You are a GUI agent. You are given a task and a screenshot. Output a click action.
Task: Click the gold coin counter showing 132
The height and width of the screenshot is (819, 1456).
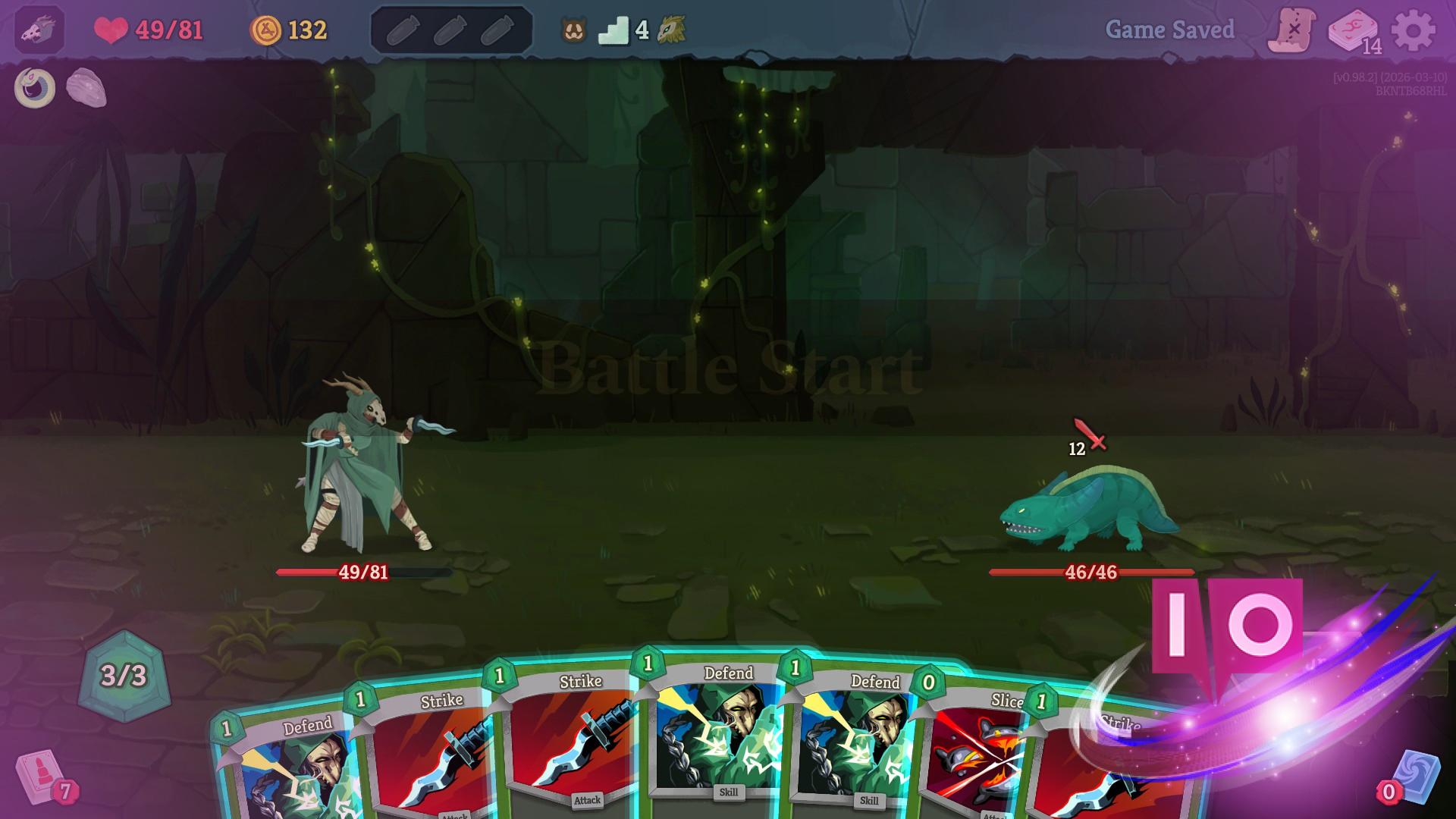tap(287, 30)
